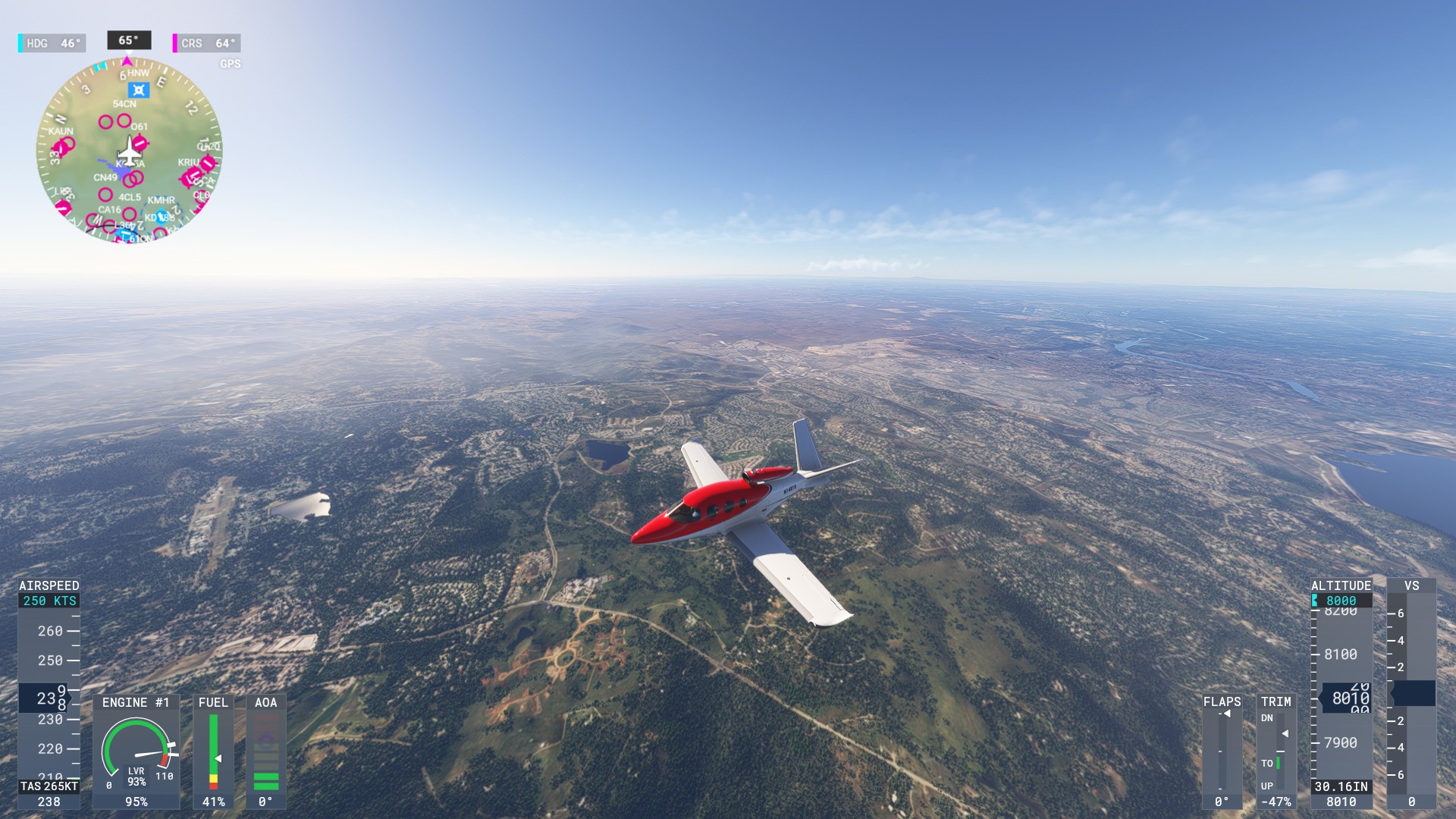The width and height of the screenshot is (1456, 819).
Task: Select the 54CN waypoint symbol on the navigation map
Action: click(139, 90)
